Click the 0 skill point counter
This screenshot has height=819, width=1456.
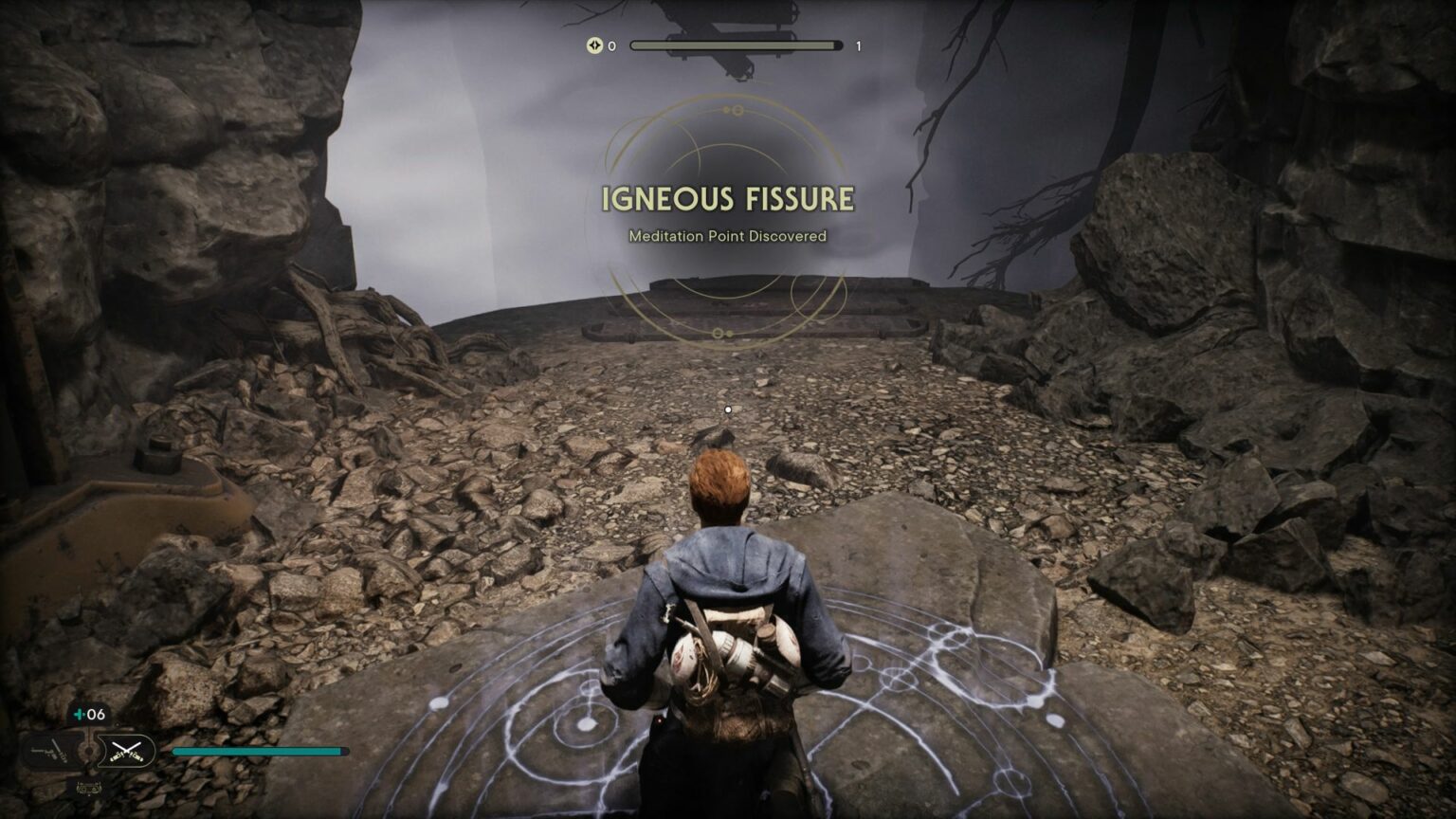611,45
